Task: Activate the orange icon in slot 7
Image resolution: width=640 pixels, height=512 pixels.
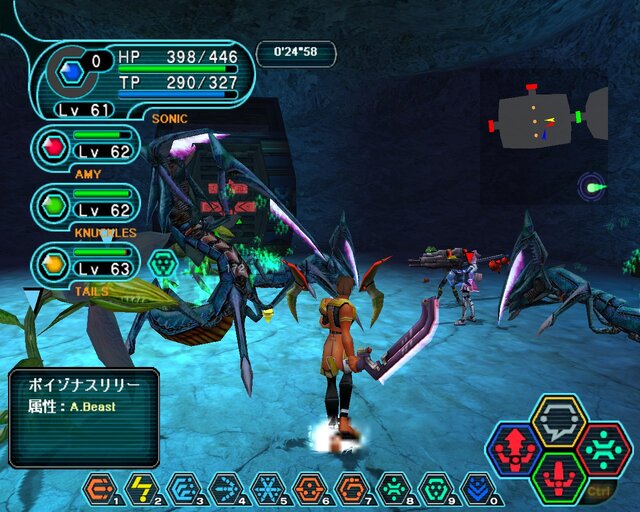Action: tap(351, 488)
